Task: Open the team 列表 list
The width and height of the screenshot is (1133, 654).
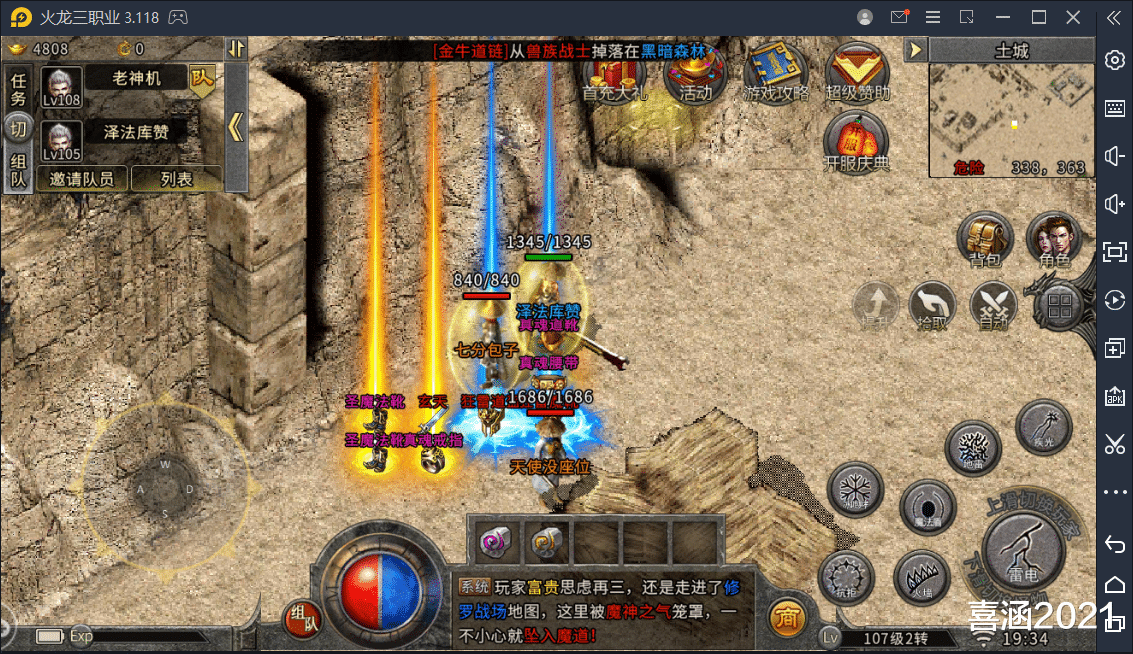Action: coord(176,179)
